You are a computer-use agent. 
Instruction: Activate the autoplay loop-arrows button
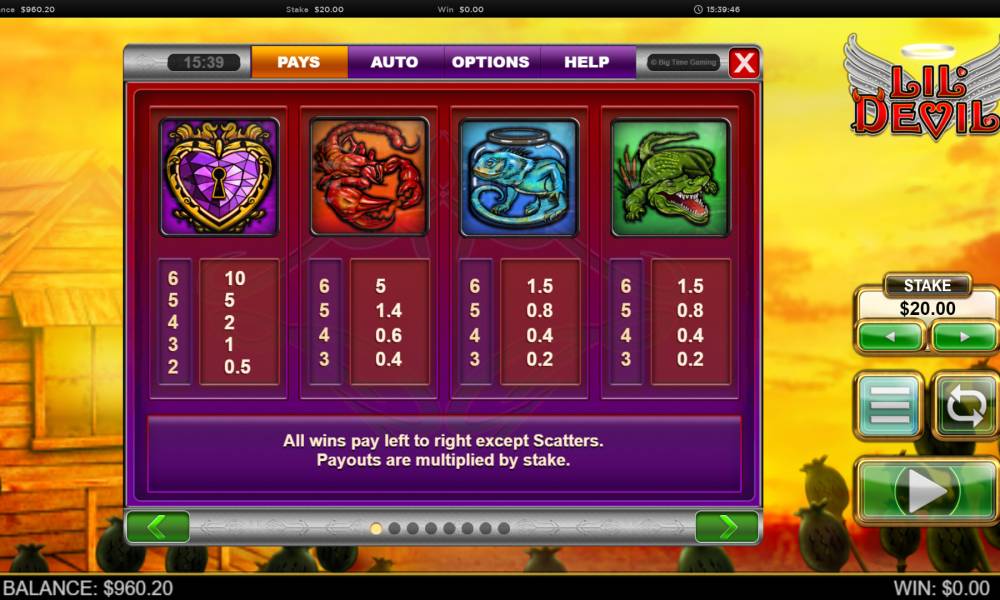[966, 405]
